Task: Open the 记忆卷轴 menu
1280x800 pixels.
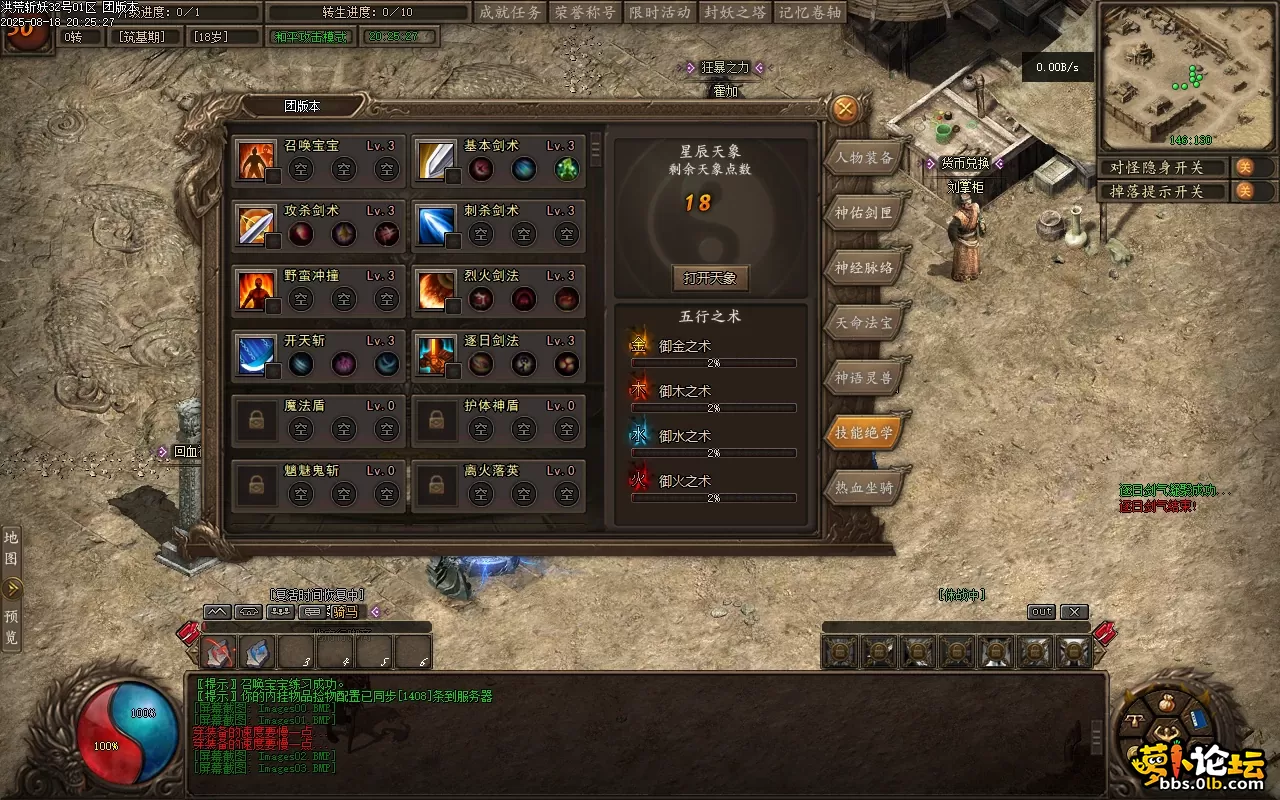Action: (x=811, y=12)
